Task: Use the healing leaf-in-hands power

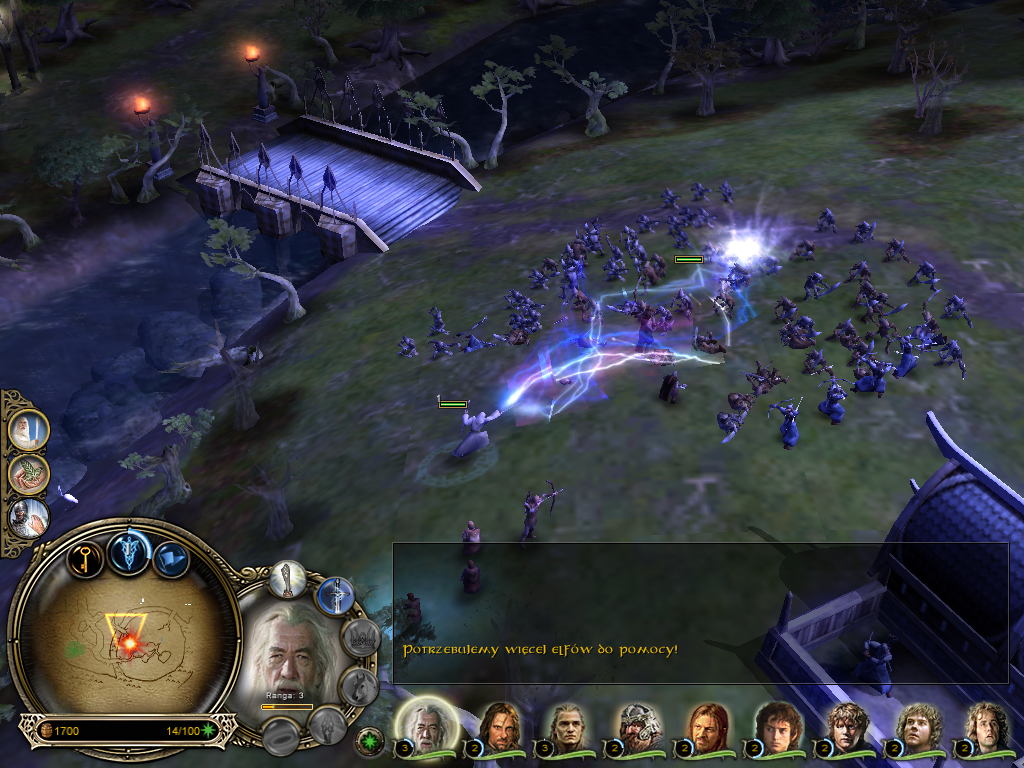Action: 29,474
